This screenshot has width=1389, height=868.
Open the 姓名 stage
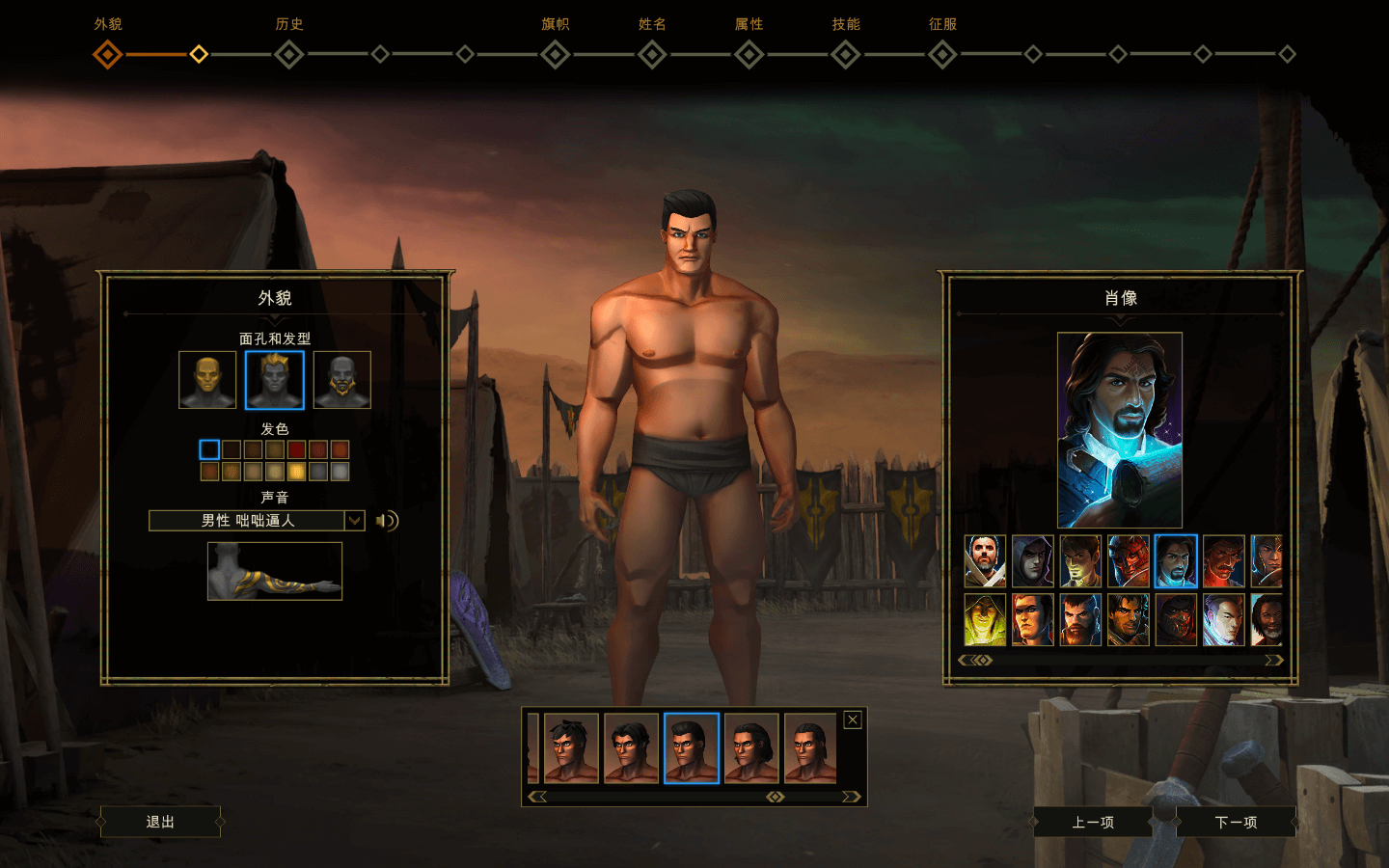tap(652, 54)
